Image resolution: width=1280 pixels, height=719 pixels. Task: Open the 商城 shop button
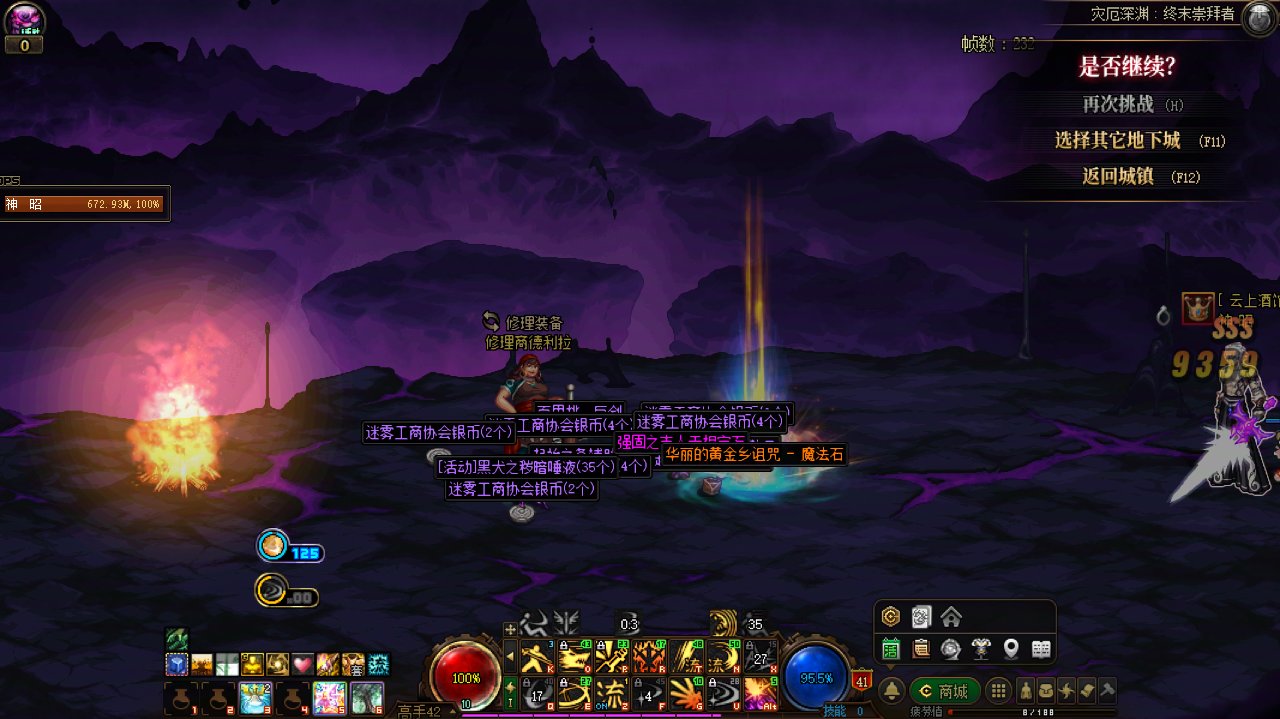coord(944,691)
